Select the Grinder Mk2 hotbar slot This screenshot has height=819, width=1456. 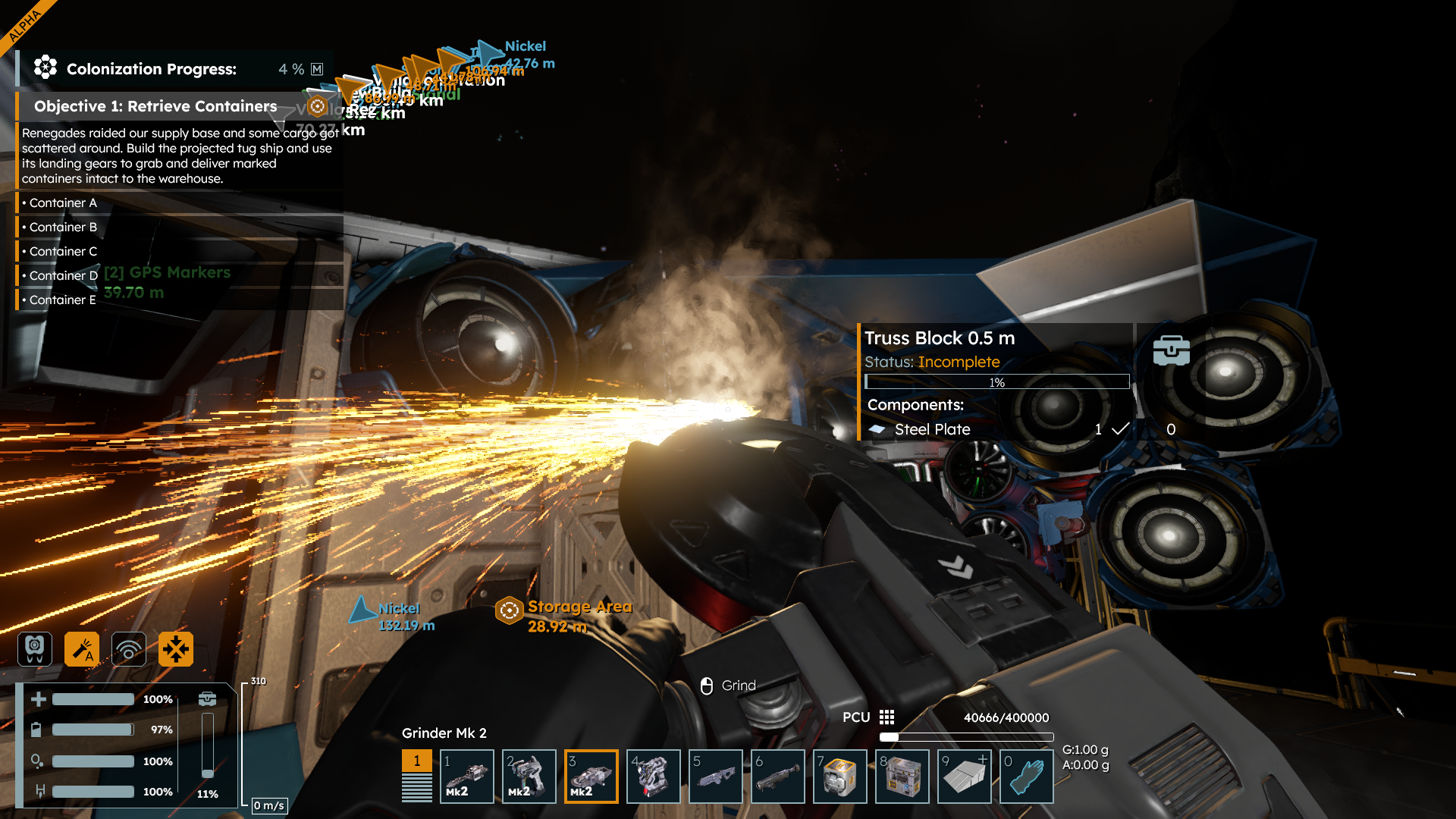[591, 776]
